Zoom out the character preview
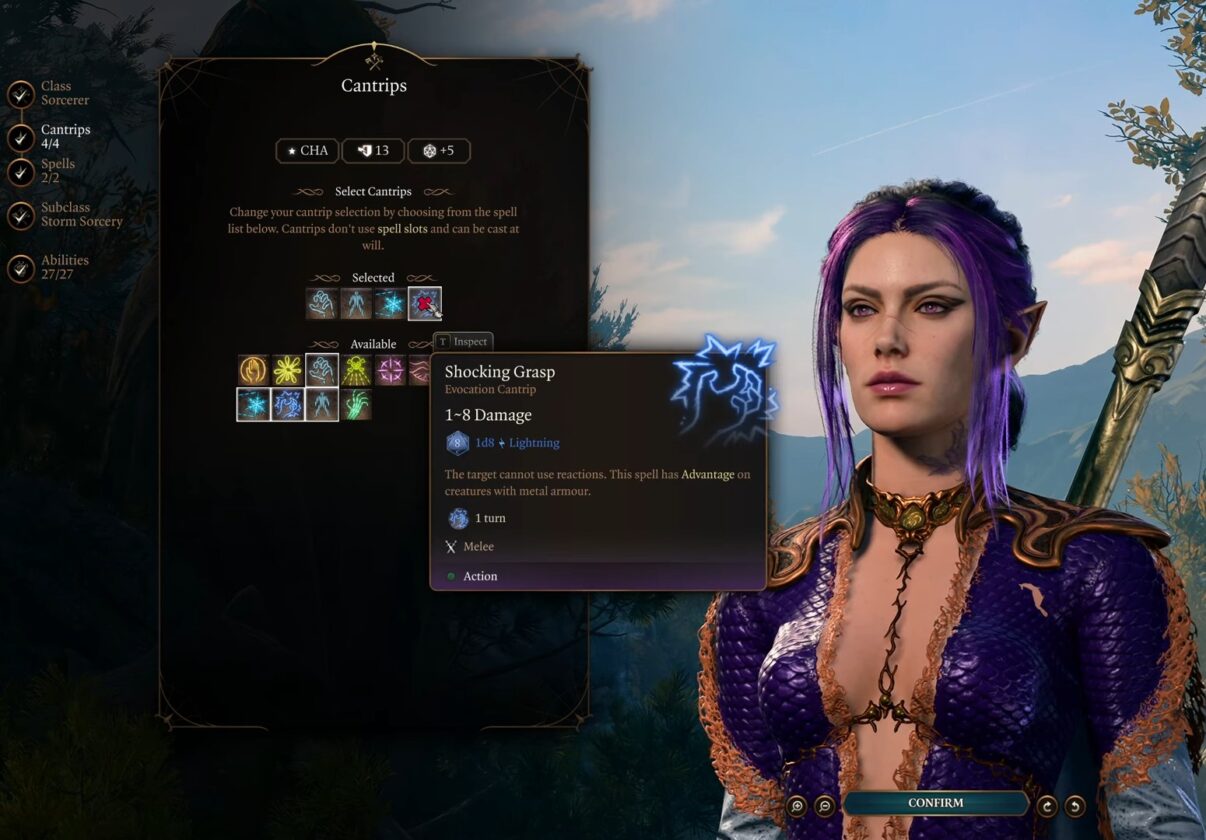This screenshot has width=1206, height=840. pos(825,806)
